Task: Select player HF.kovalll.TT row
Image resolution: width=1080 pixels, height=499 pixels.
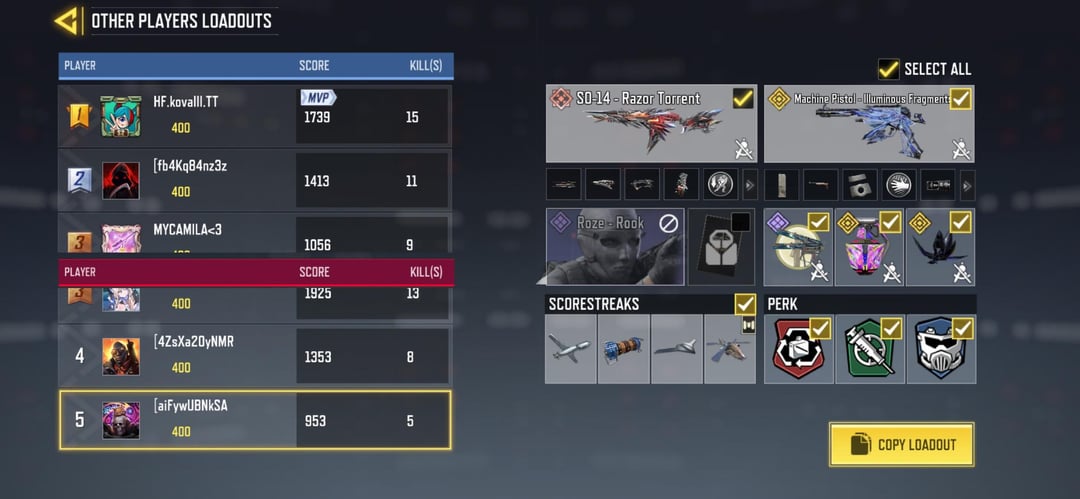Action: (255, 116)
